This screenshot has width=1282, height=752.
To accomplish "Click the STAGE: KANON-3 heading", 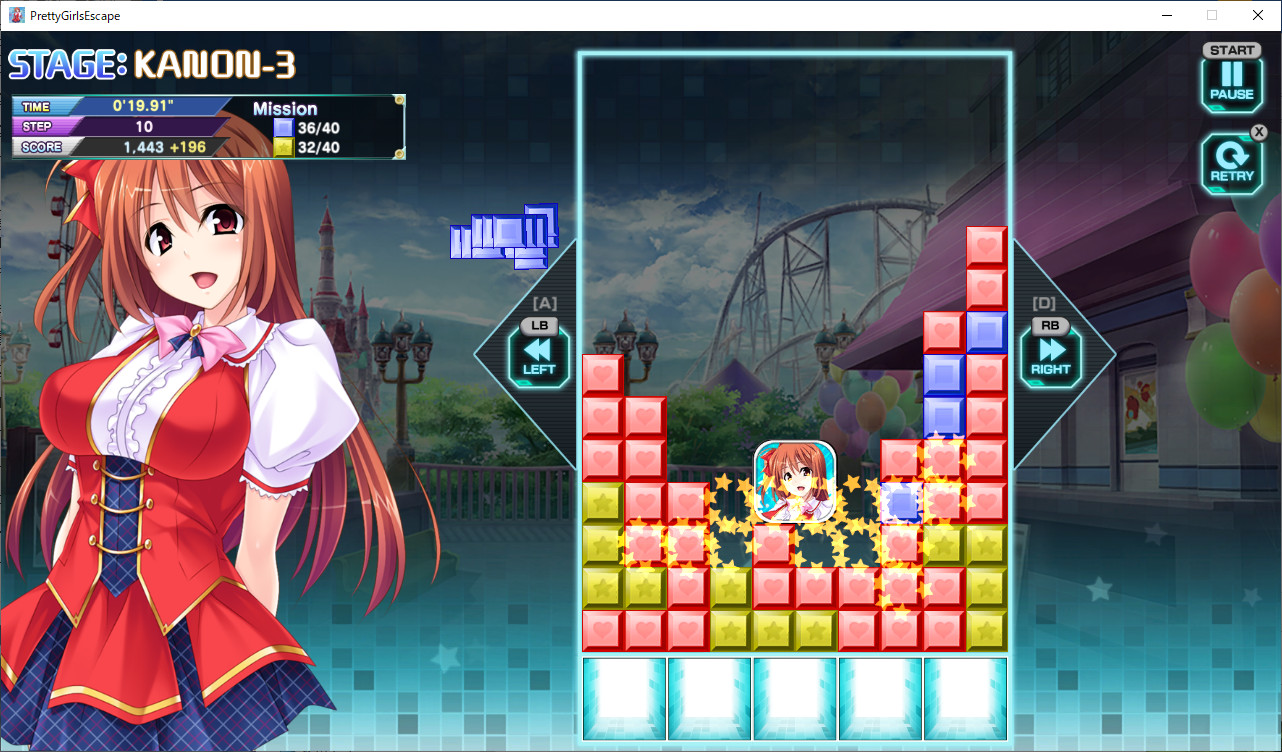I will click(x=150, y=64).
